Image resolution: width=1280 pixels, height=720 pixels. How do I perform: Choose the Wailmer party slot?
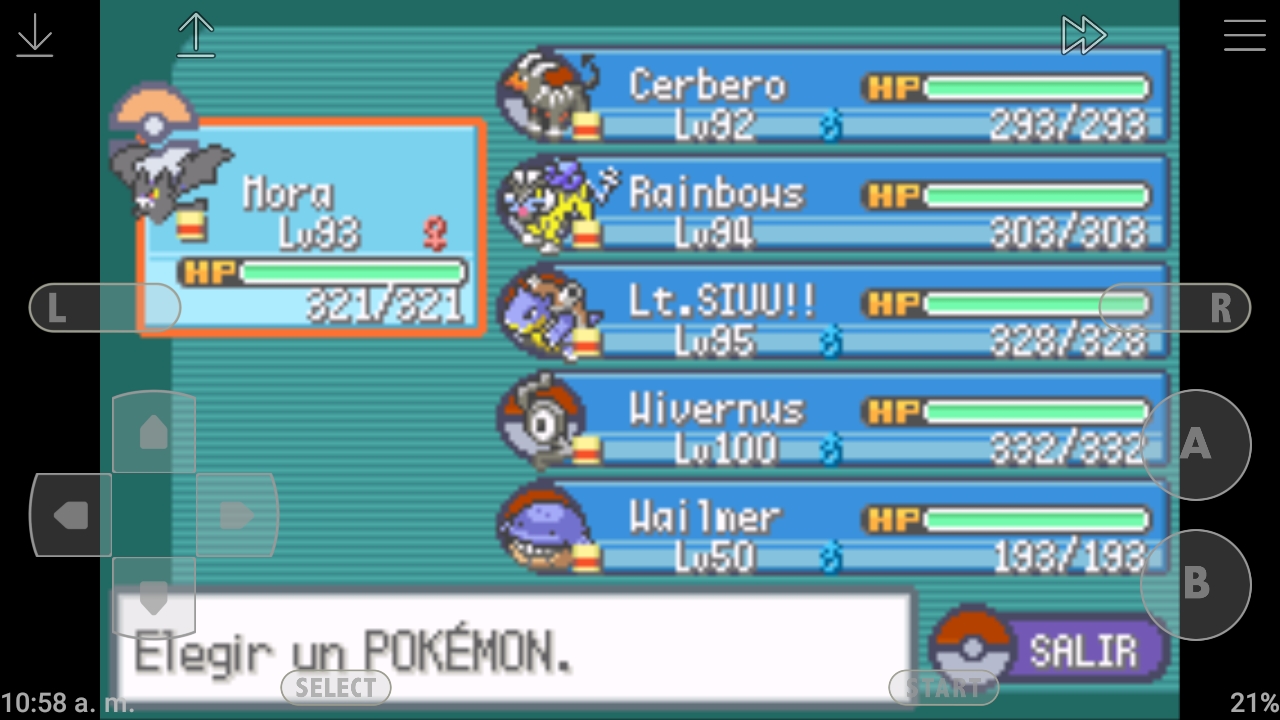835,529
